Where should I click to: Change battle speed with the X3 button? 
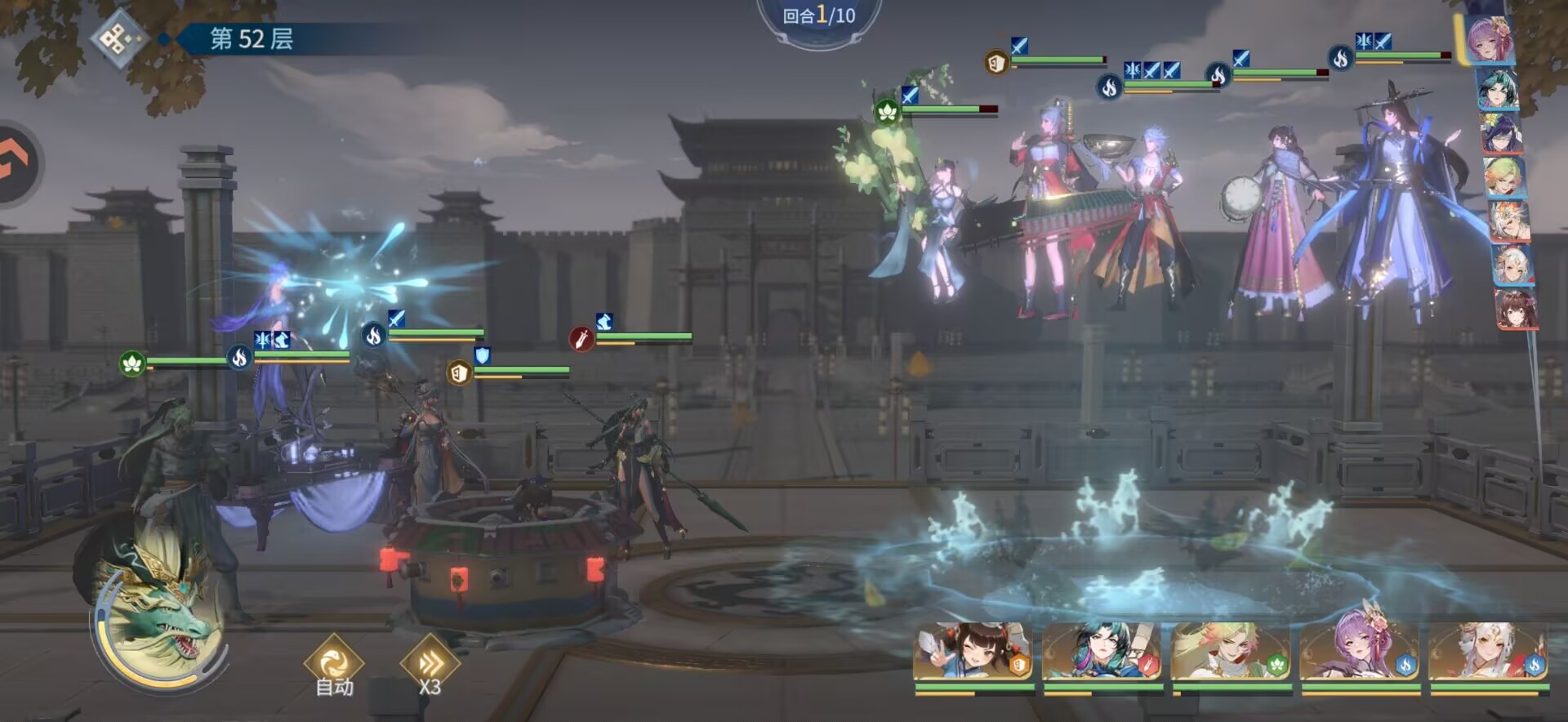coord(430,666)
